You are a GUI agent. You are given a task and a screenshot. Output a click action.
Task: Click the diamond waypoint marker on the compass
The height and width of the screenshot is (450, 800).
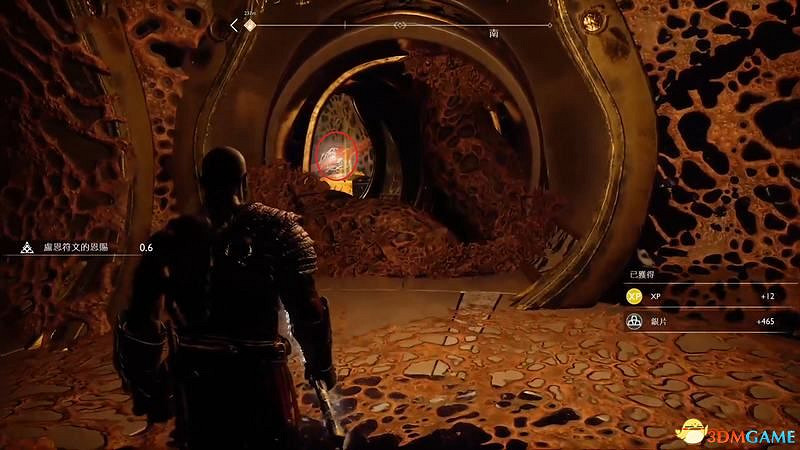250,24
